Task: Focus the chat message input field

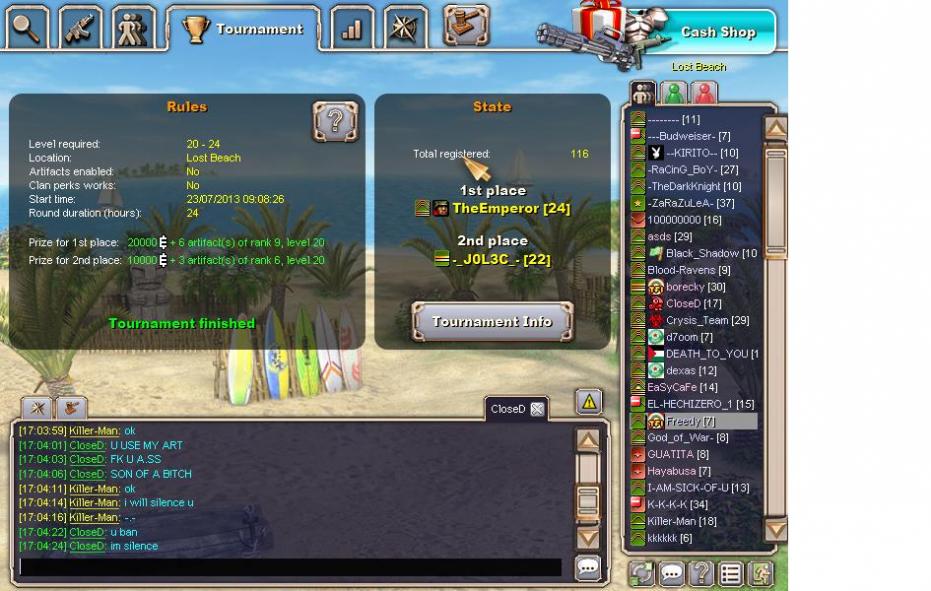Action: coord(290,567)
